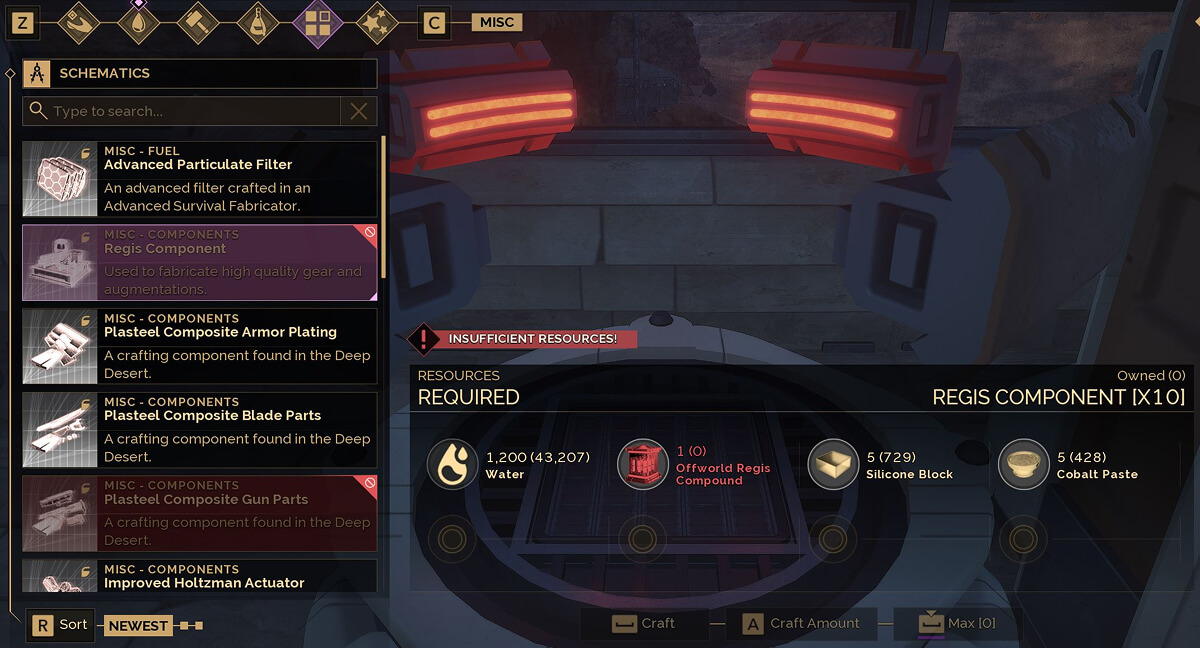Pick the Plasteel Composite Blade Parts schematic
1200x648 pixels.
pyautogui.click(x=200, y=429)
